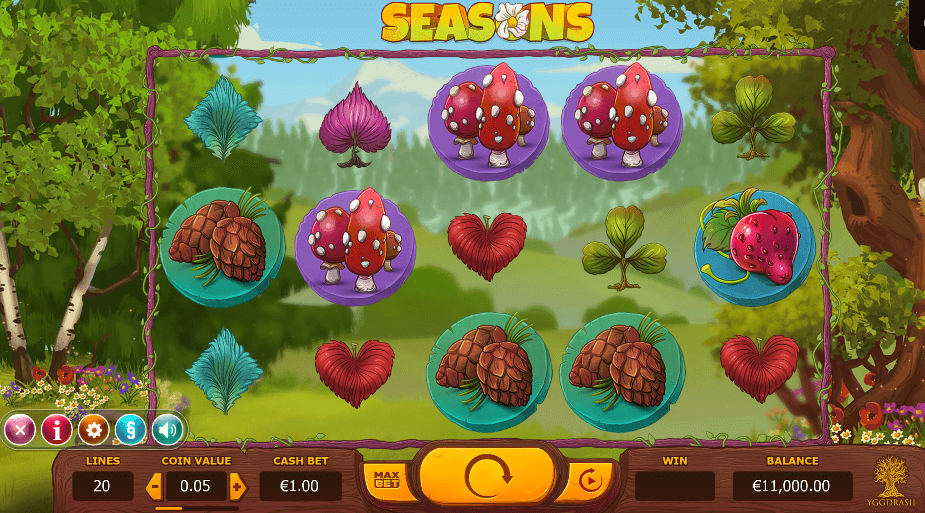Open the red info paytable icon
The image size is (925, 513).
tap(57, 430)
